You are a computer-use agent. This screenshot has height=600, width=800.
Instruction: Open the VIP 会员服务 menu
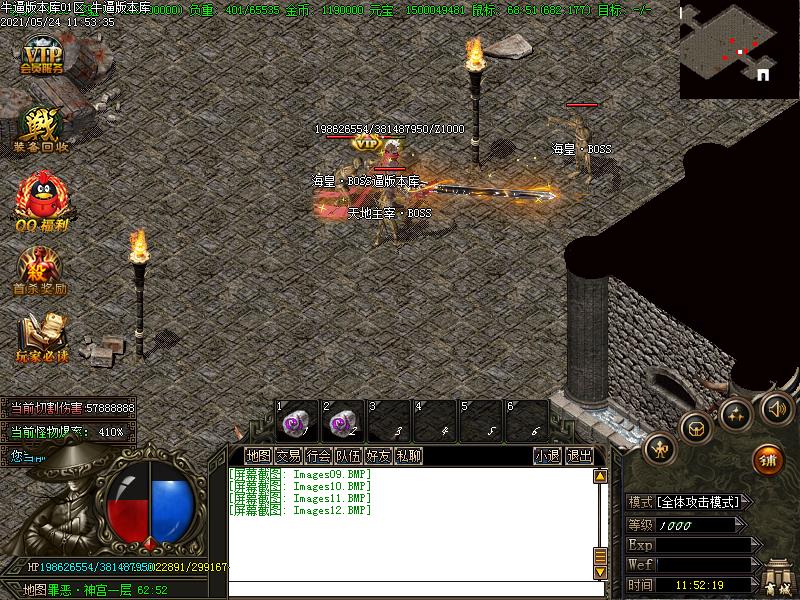pyautogui.click(x=43, y=56)
